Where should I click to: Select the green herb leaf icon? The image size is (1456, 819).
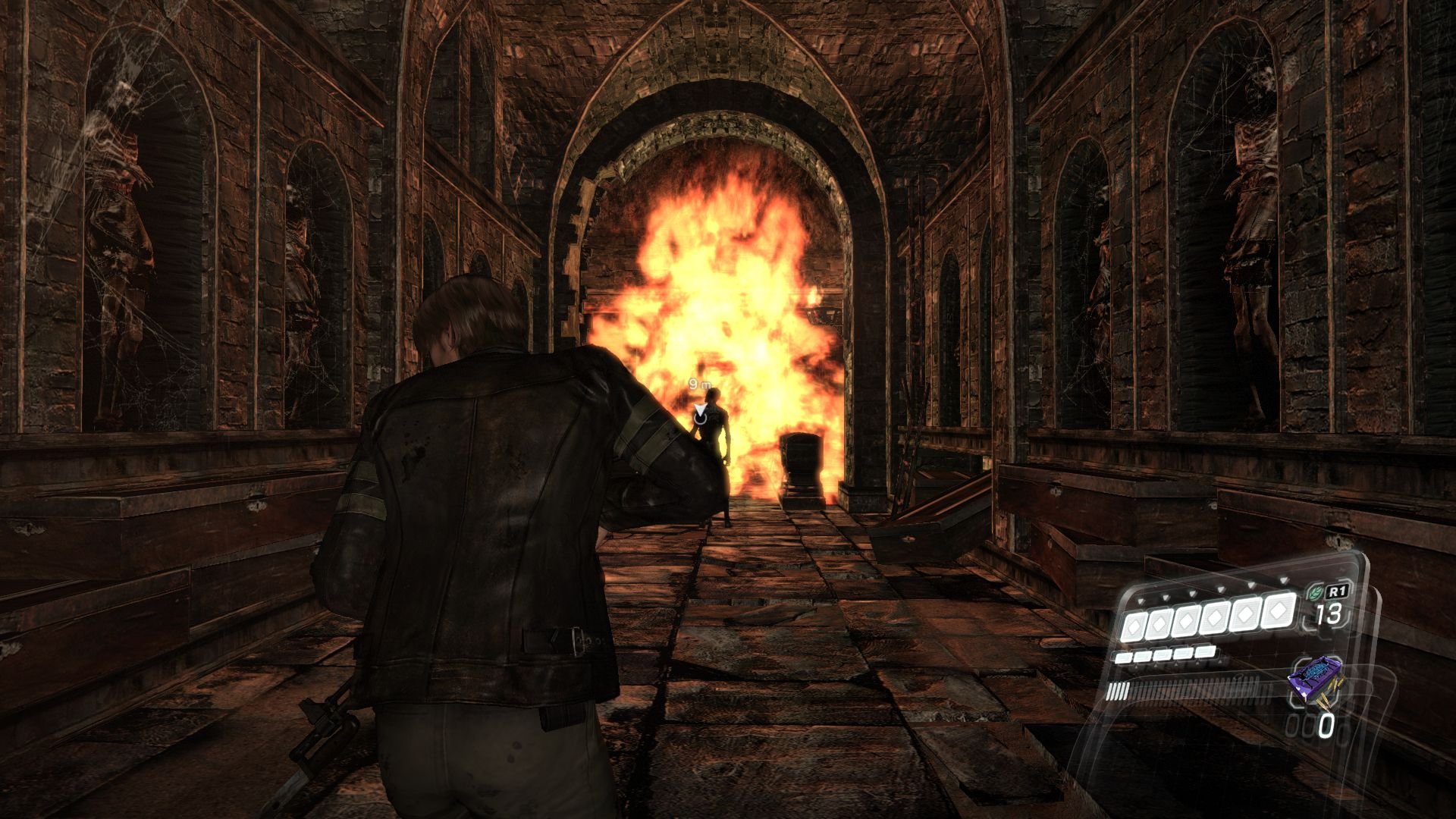click(1315, 592)
